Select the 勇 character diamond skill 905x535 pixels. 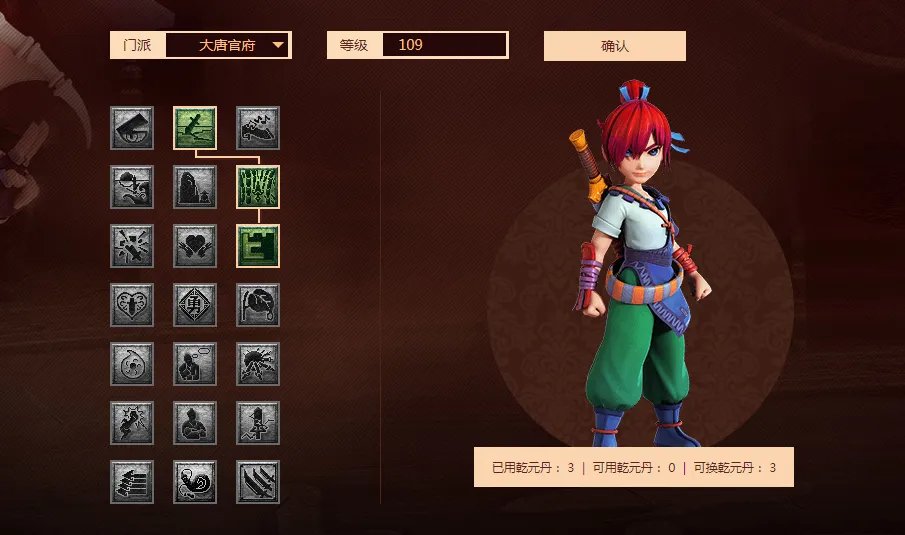pos(195,305)
